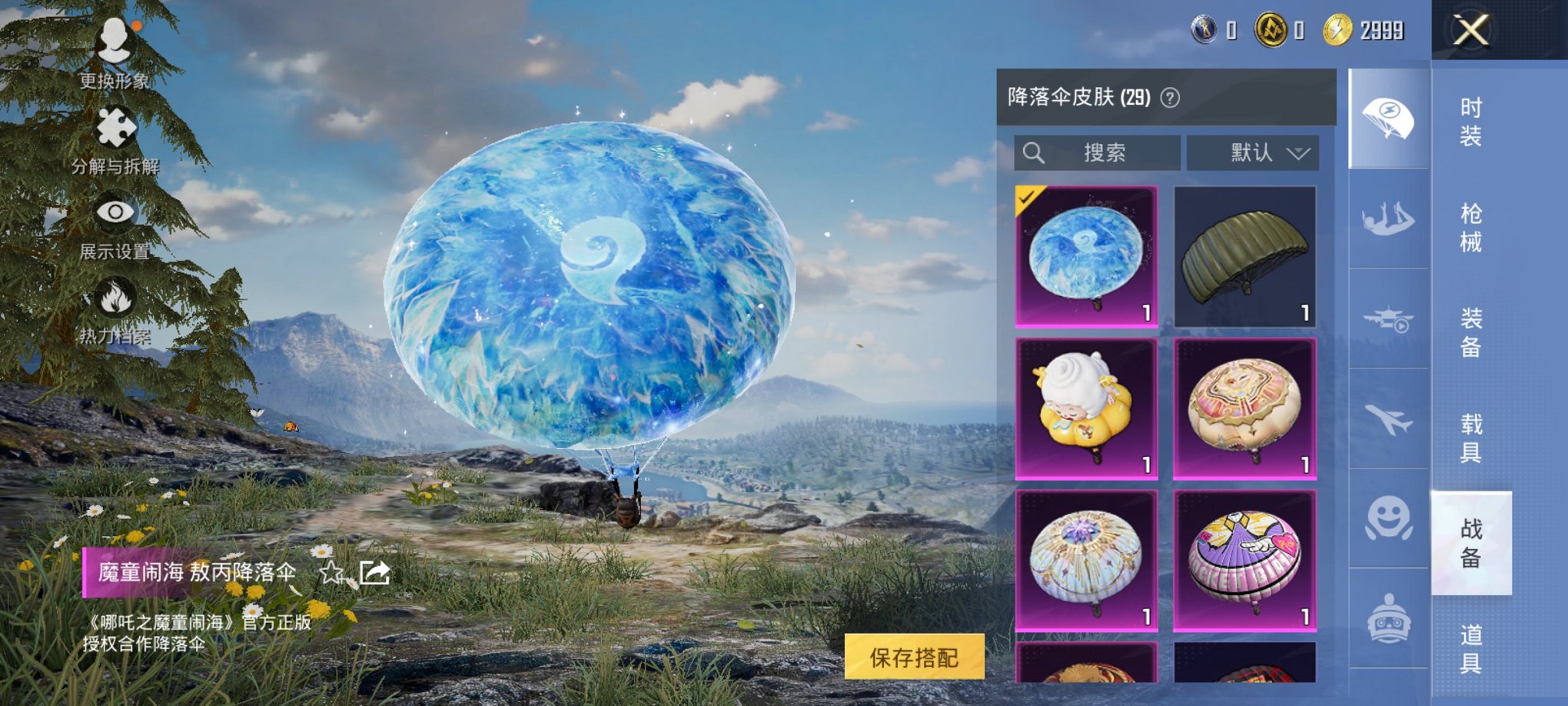
Task: Click the 搜索 search field
Action: [x=1095, y=153]
